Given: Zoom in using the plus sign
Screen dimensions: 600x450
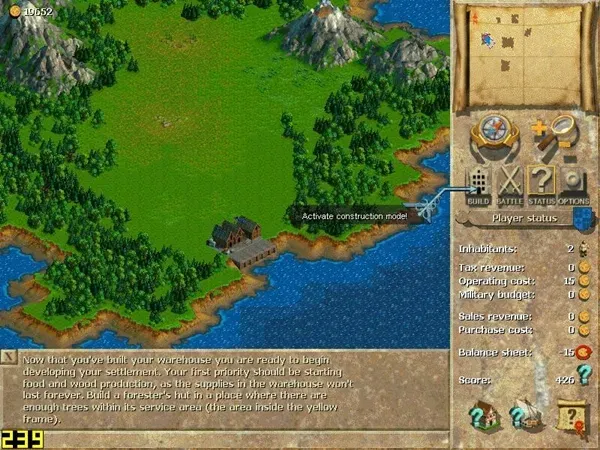Looking at the screenshot, I should click(x=541, y=127).
